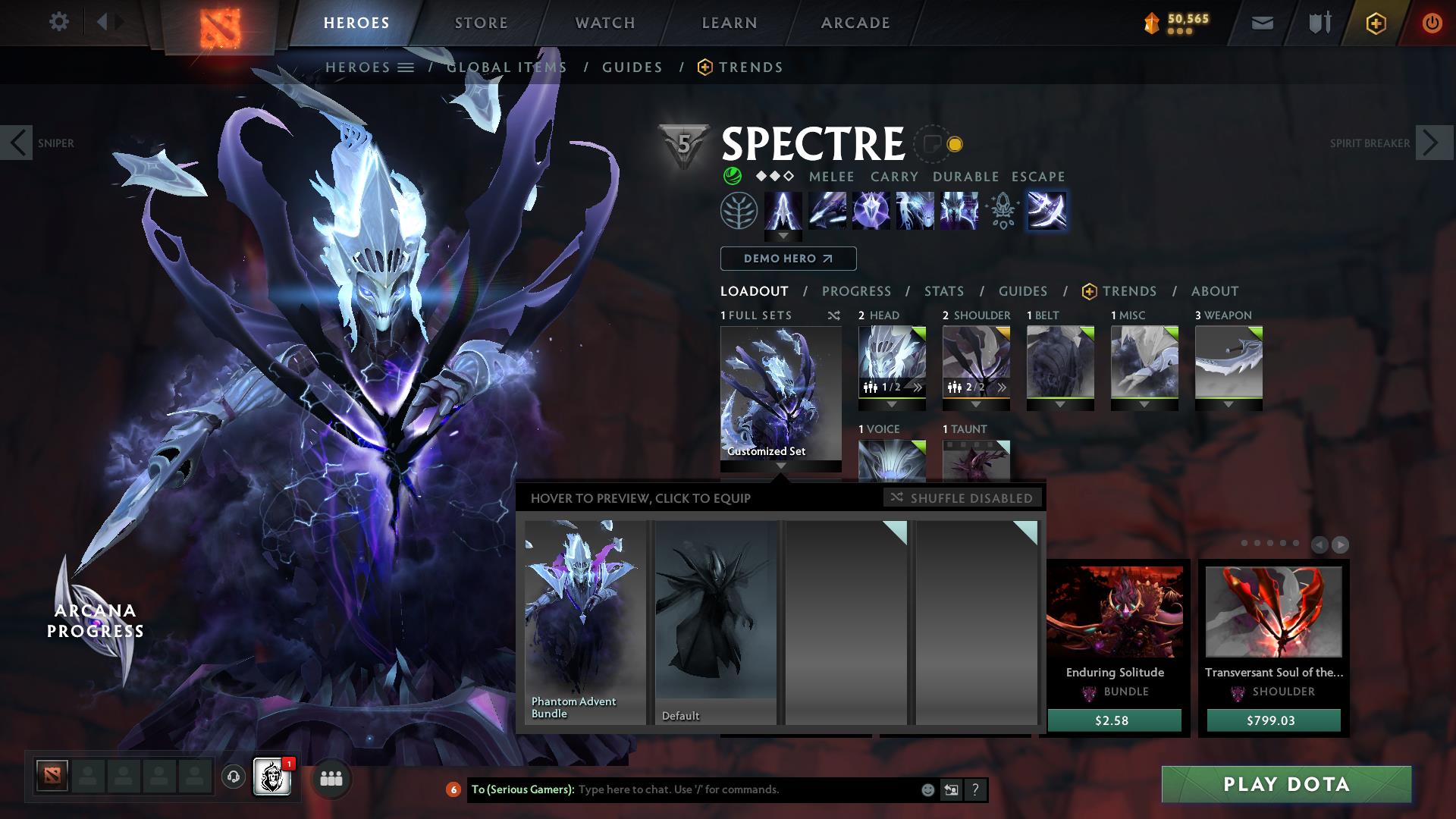The width and height of the screenshot is (1456, 819).
Task: Expand the Weapon slot dropdown arrow
Action: pyautogui.click(x=1228, y=403)
